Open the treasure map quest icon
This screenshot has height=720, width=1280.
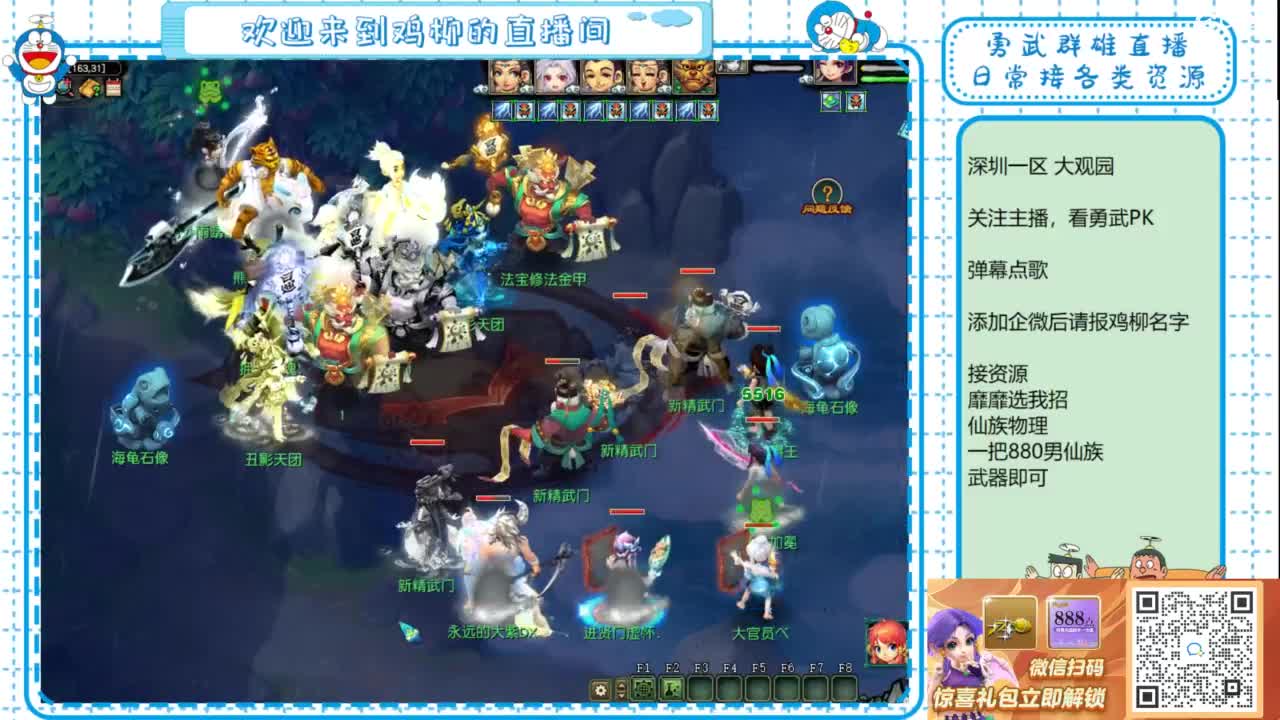90,87
